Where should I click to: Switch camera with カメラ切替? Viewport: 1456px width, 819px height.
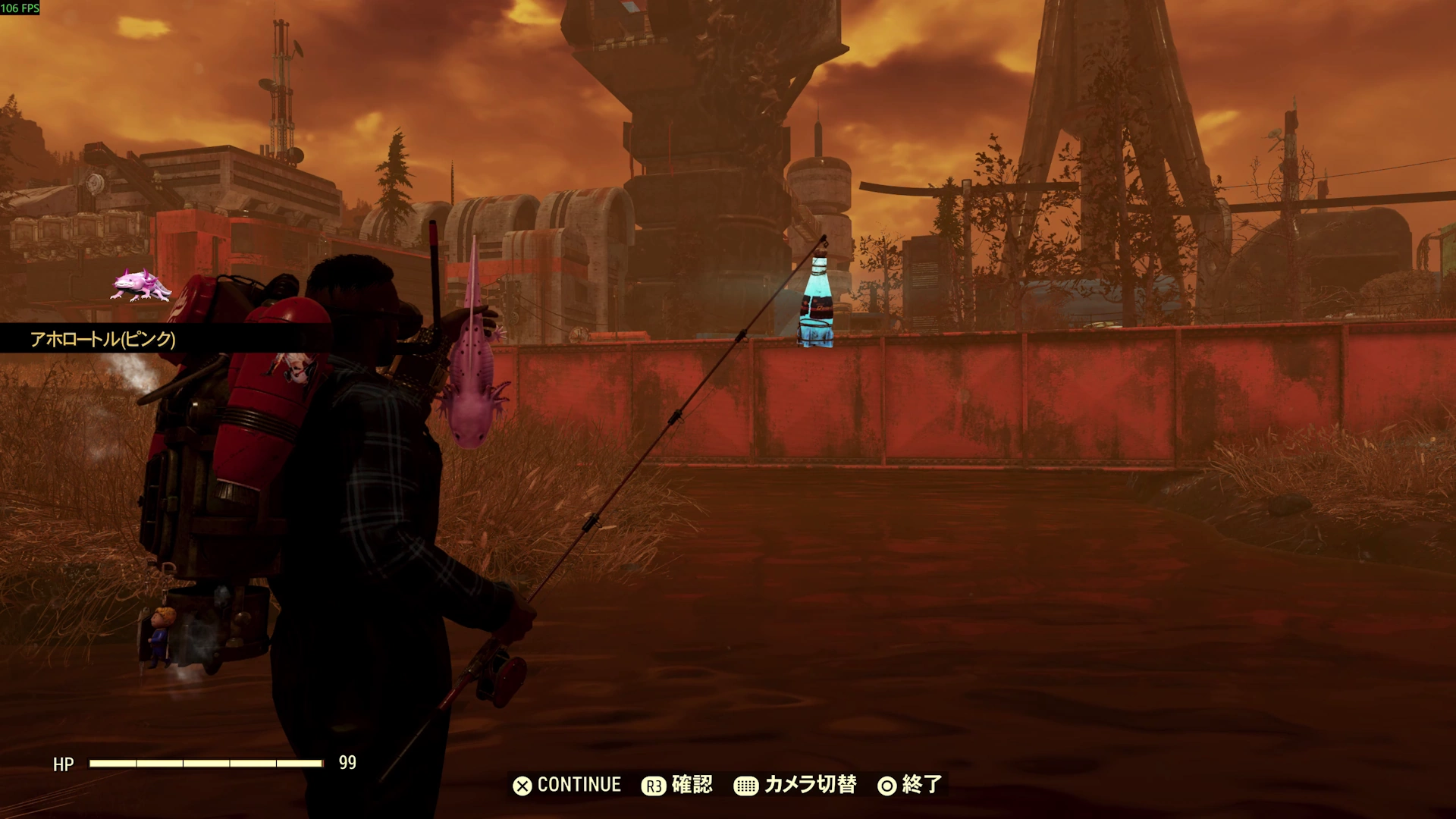(x=795, y=785)
